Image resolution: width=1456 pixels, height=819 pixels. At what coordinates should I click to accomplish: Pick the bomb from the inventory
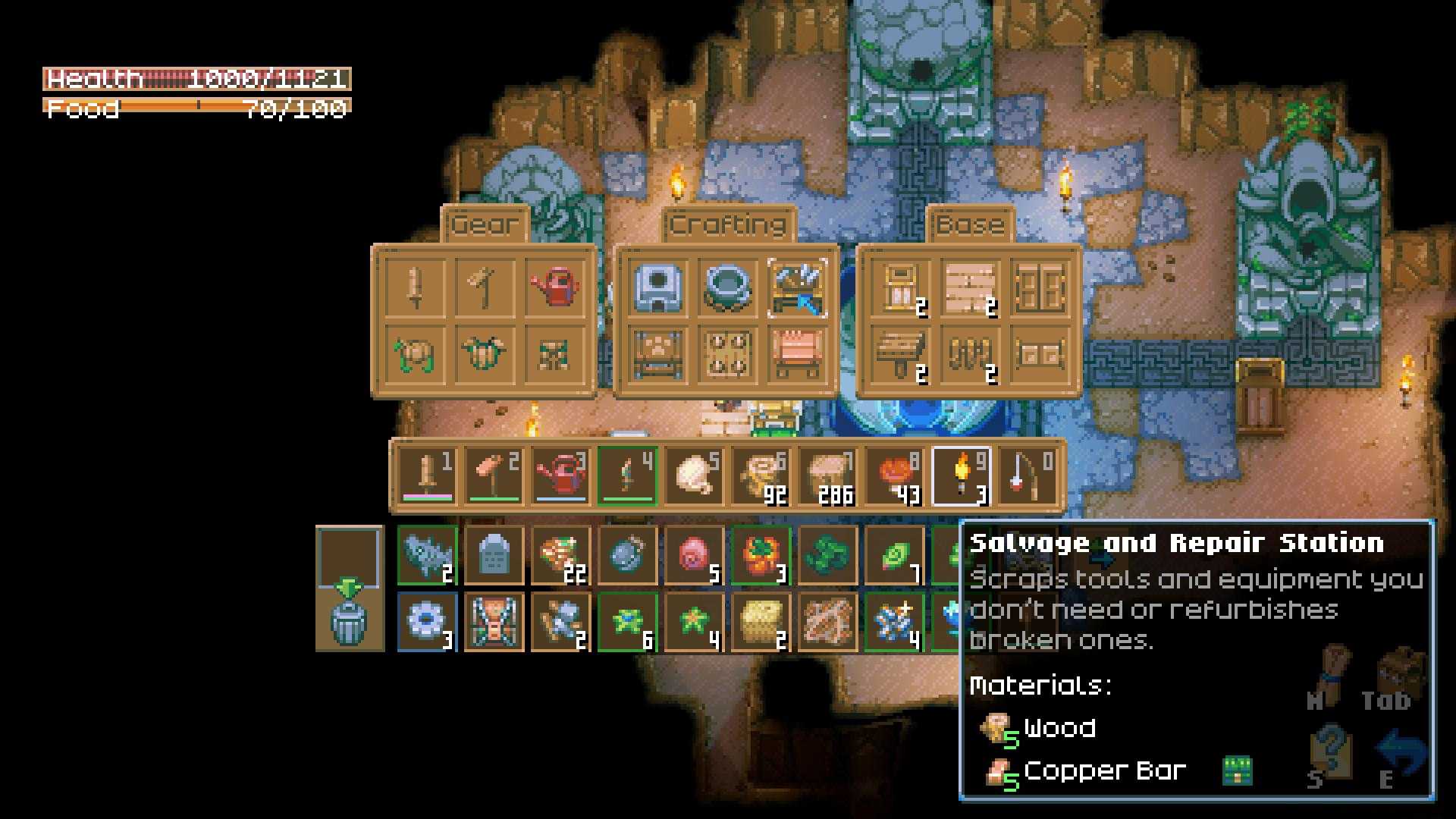(x=627, y=557)
